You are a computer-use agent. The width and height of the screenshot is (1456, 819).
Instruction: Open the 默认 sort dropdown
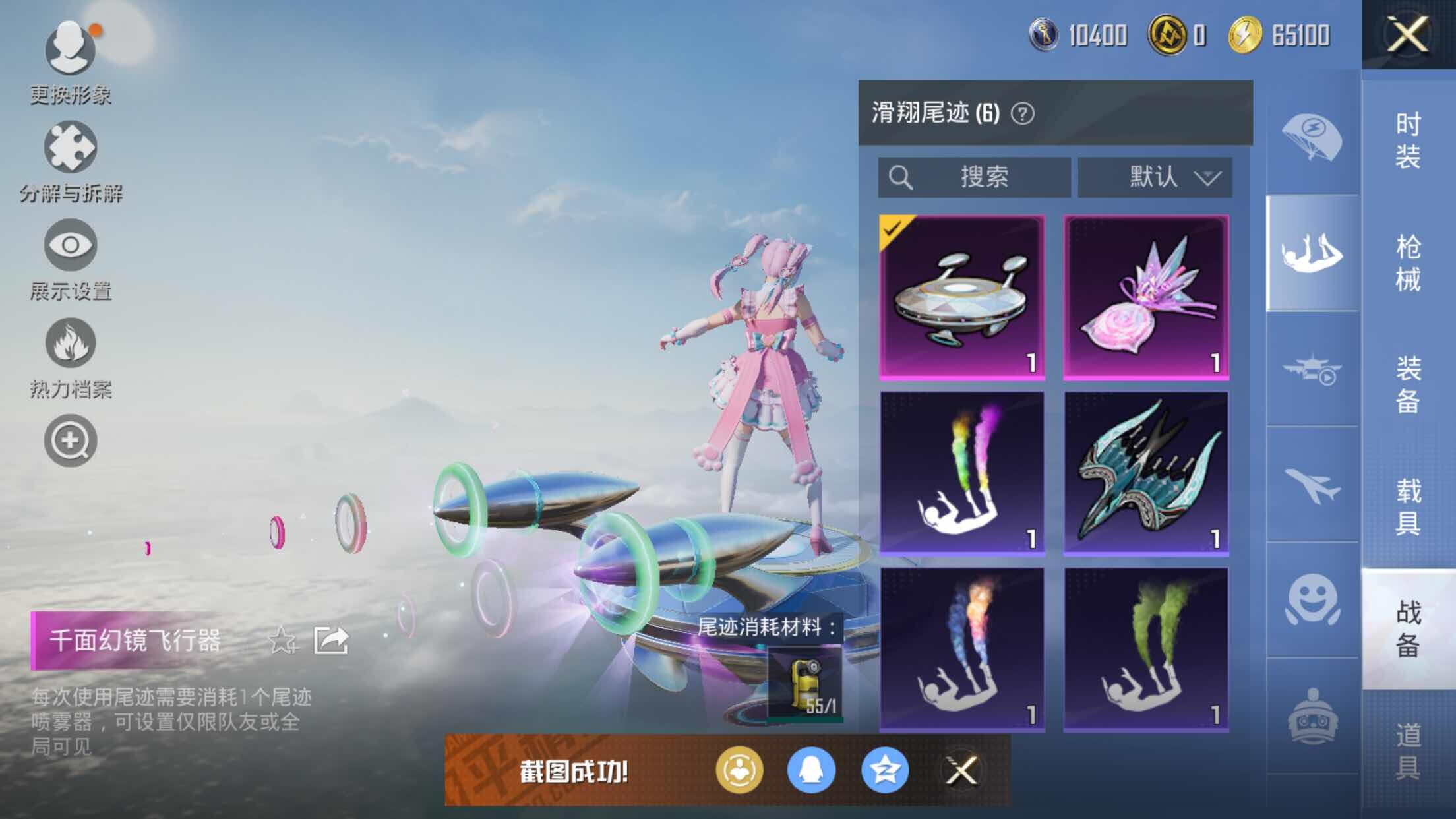coord(1155,177)
